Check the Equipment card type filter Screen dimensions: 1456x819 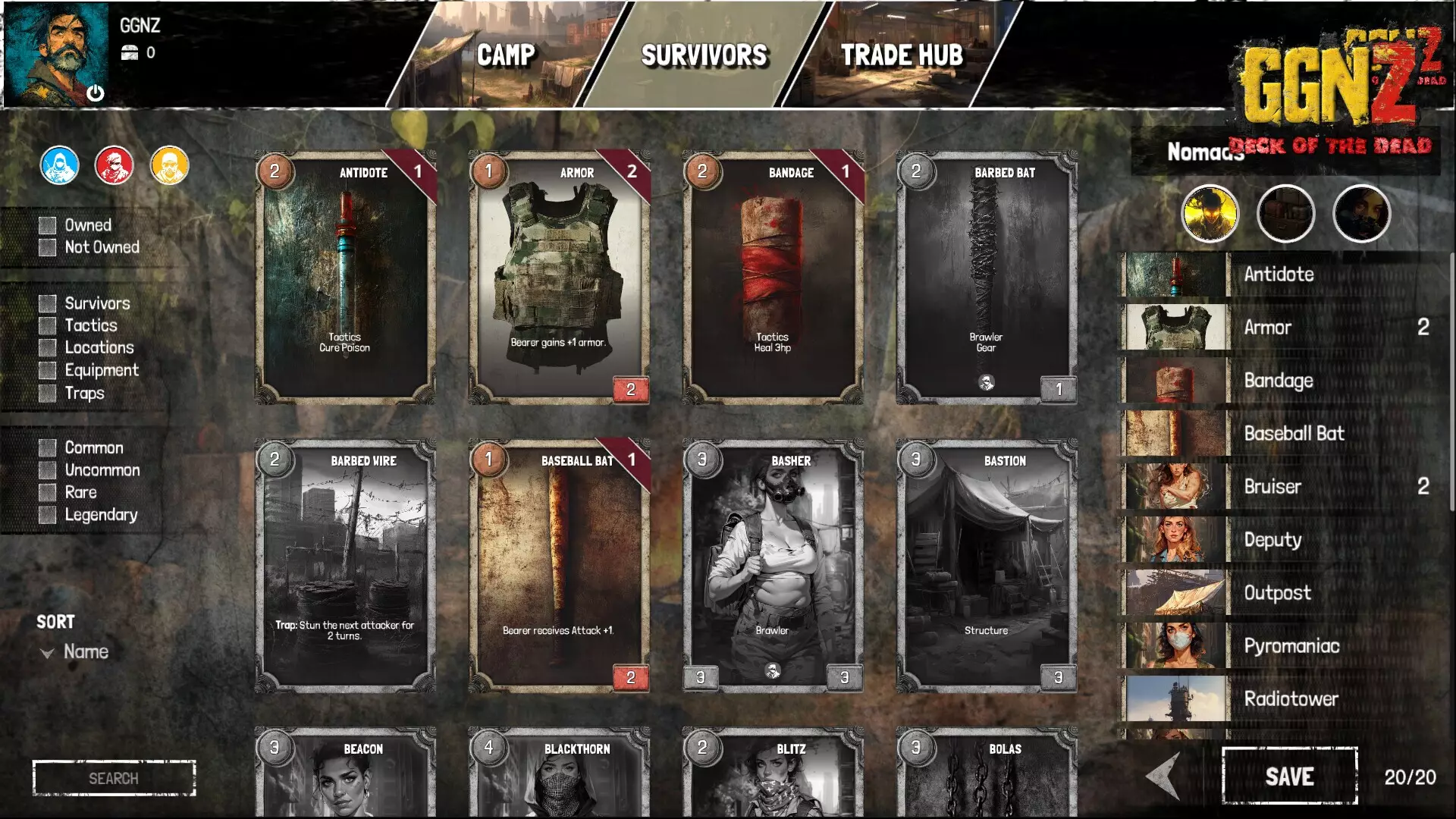coord(48,370)
